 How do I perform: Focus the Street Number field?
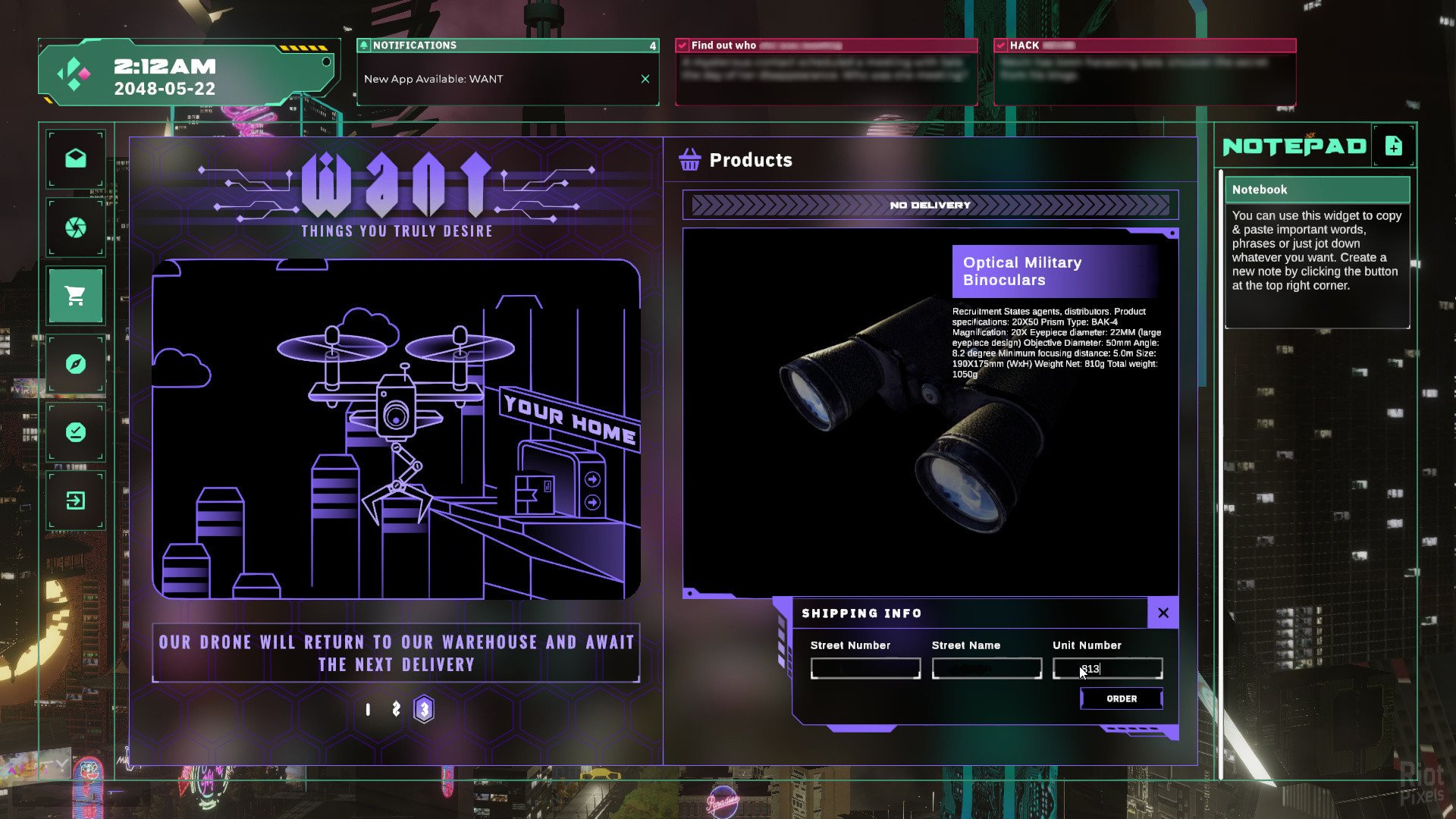865,669
